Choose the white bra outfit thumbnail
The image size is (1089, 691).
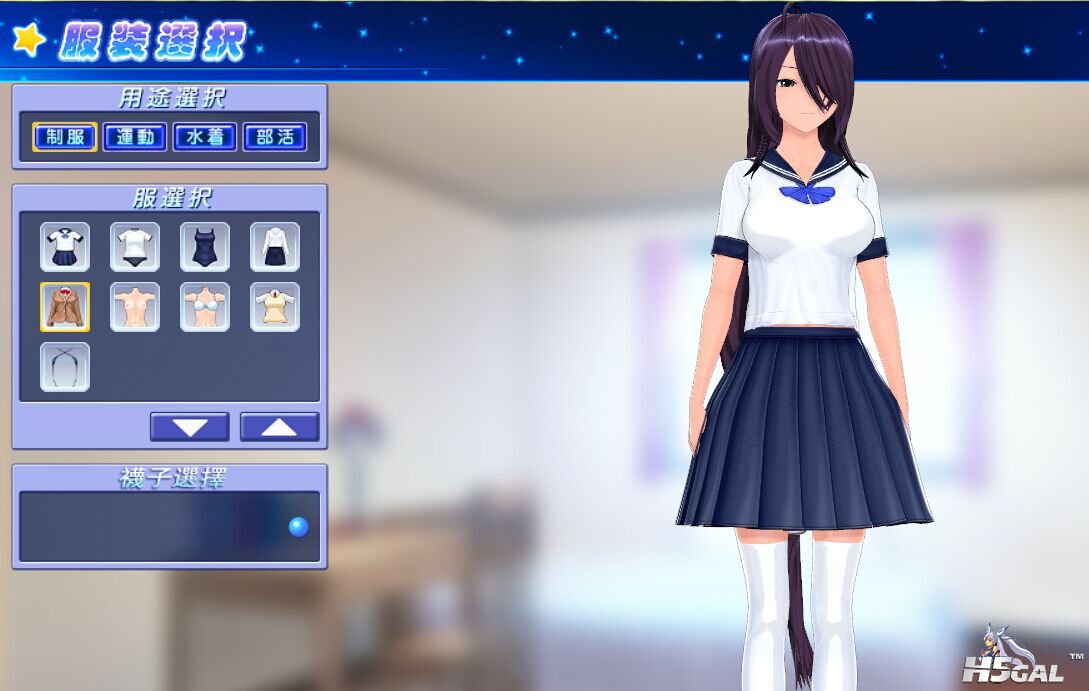pyautogui.click(x=205, y=307)
